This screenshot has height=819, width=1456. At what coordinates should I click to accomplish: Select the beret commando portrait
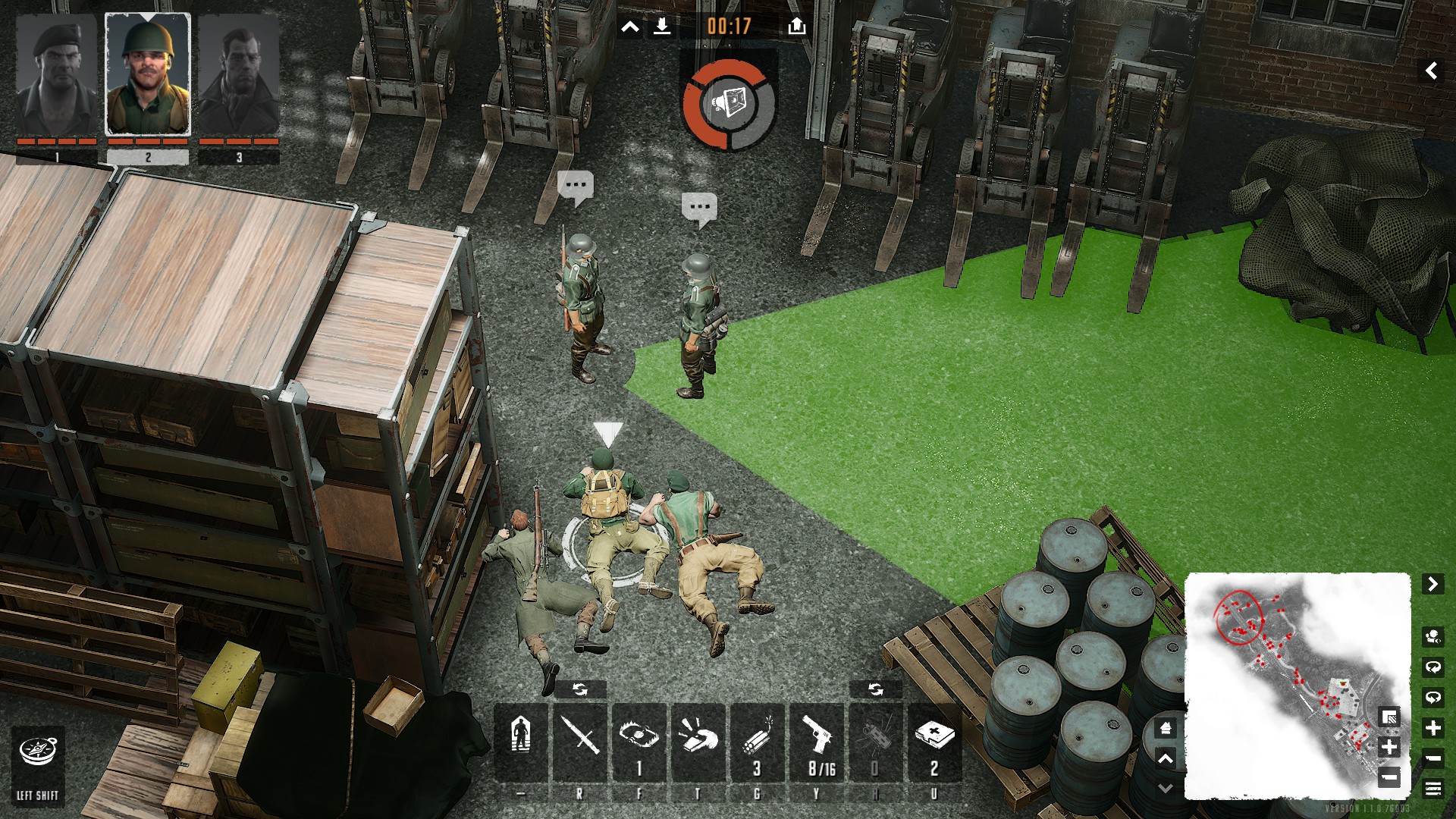point(57,74)
